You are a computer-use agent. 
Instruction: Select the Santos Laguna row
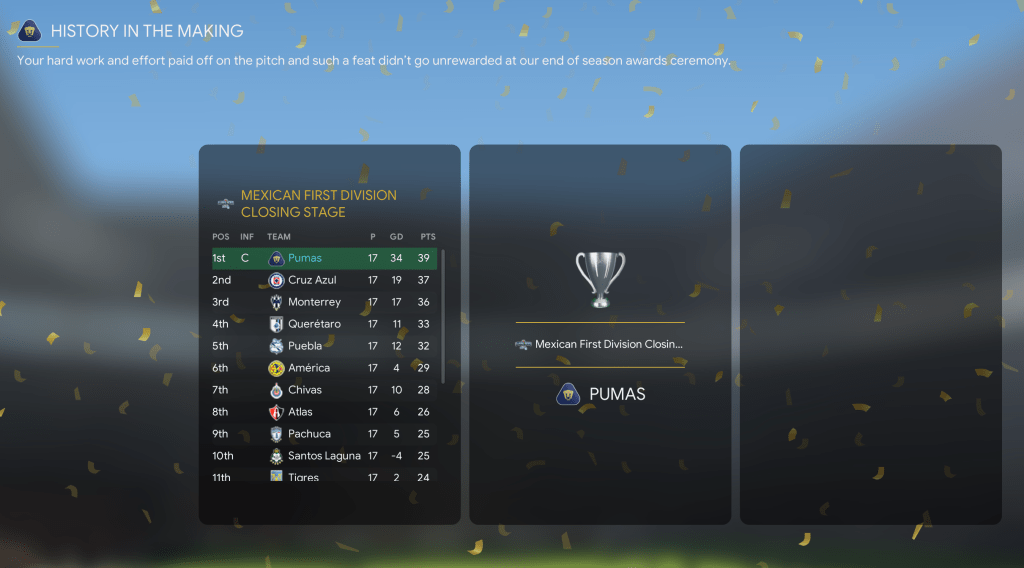click(x=324, y=456)
